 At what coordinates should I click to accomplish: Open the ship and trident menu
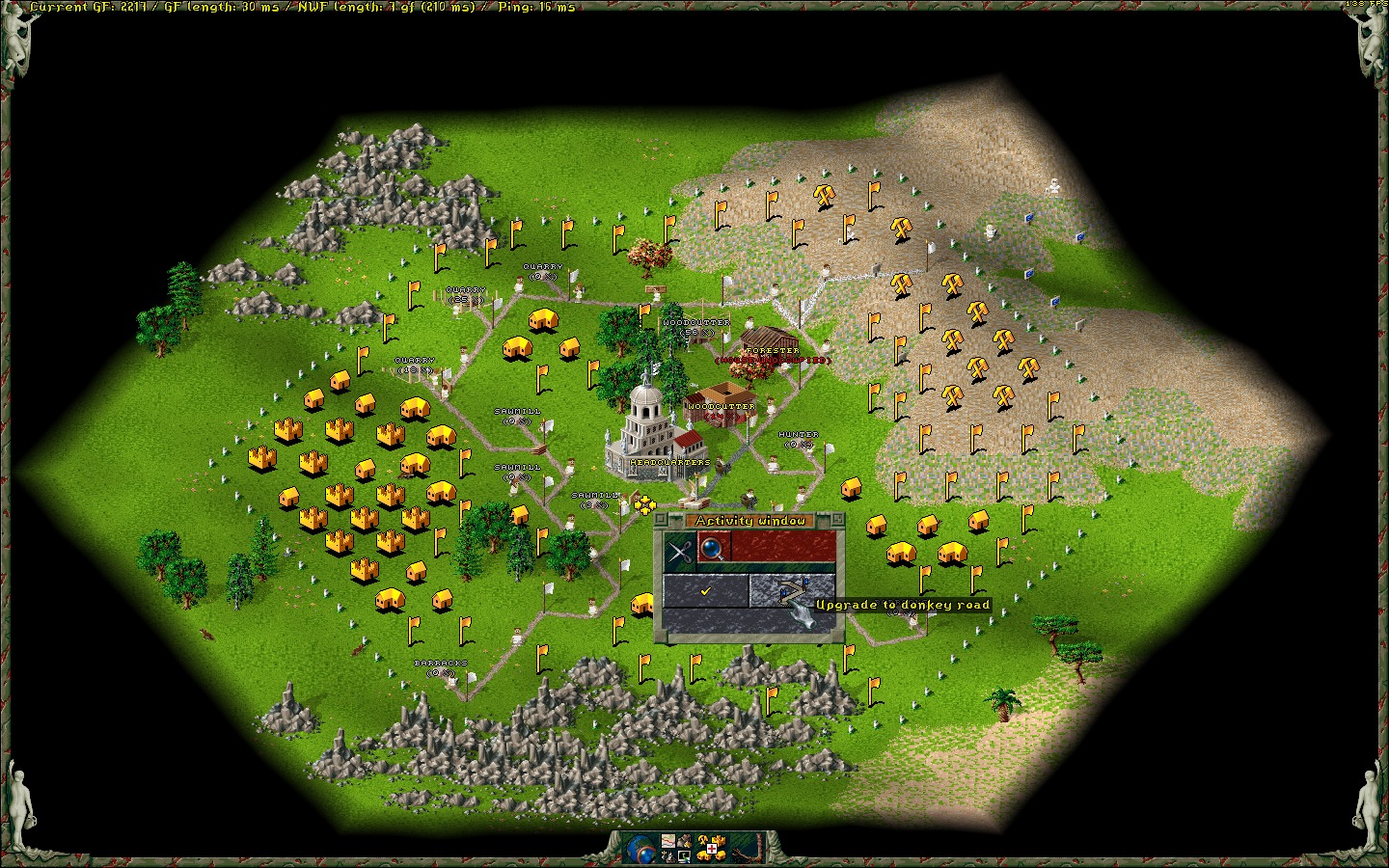pyautogui.click(x=667, y=856)
